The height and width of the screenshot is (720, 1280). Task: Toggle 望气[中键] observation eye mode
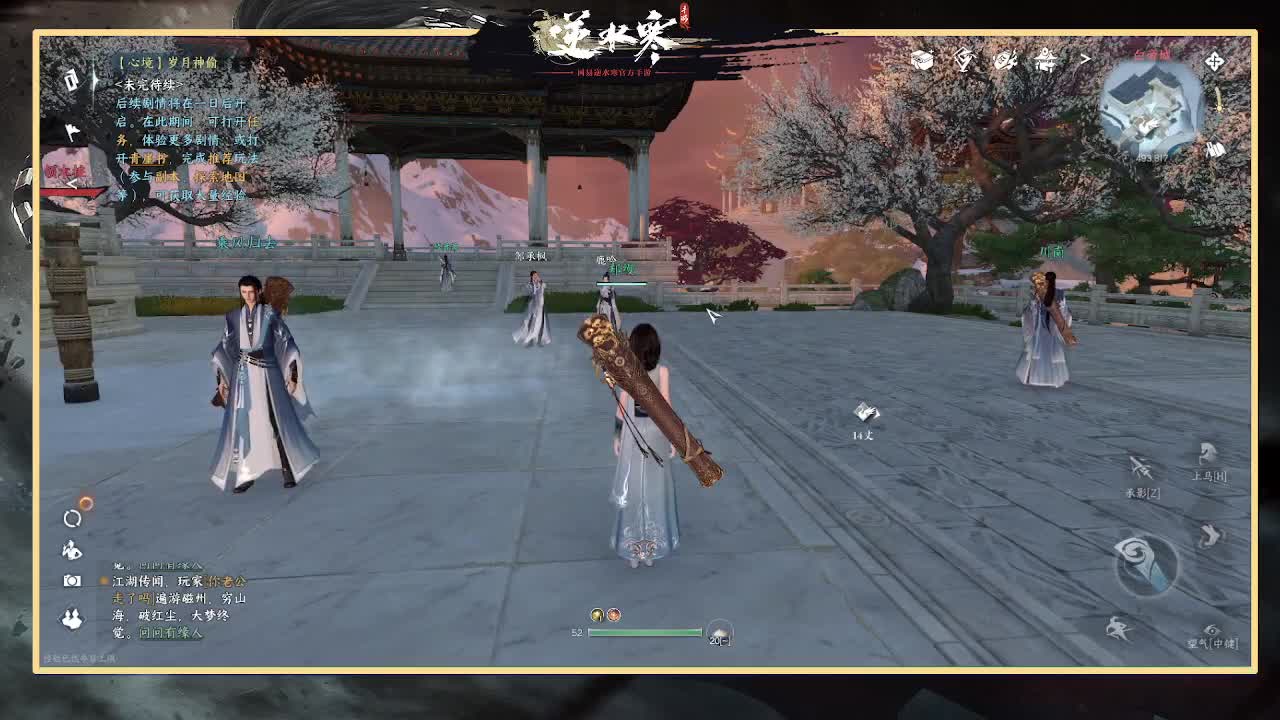1212,629
